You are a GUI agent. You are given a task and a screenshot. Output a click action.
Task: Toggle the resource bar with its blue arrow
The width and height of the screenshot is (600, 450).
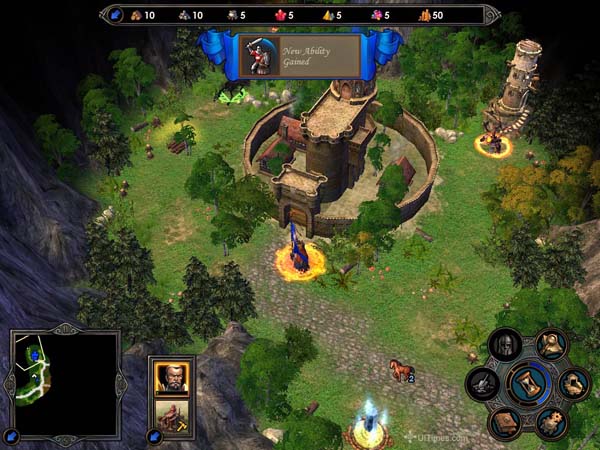[x=114, y=15]
